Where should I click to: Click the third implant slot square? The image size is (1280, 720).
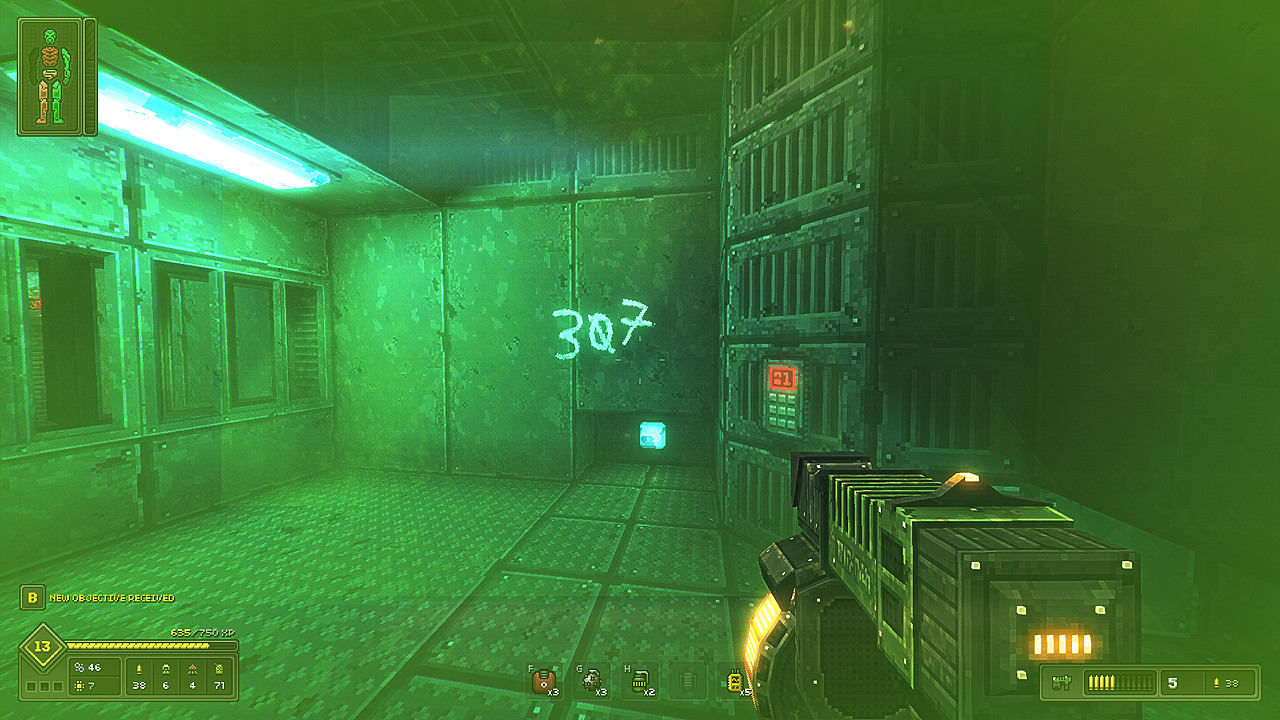[x=58, y=686]
